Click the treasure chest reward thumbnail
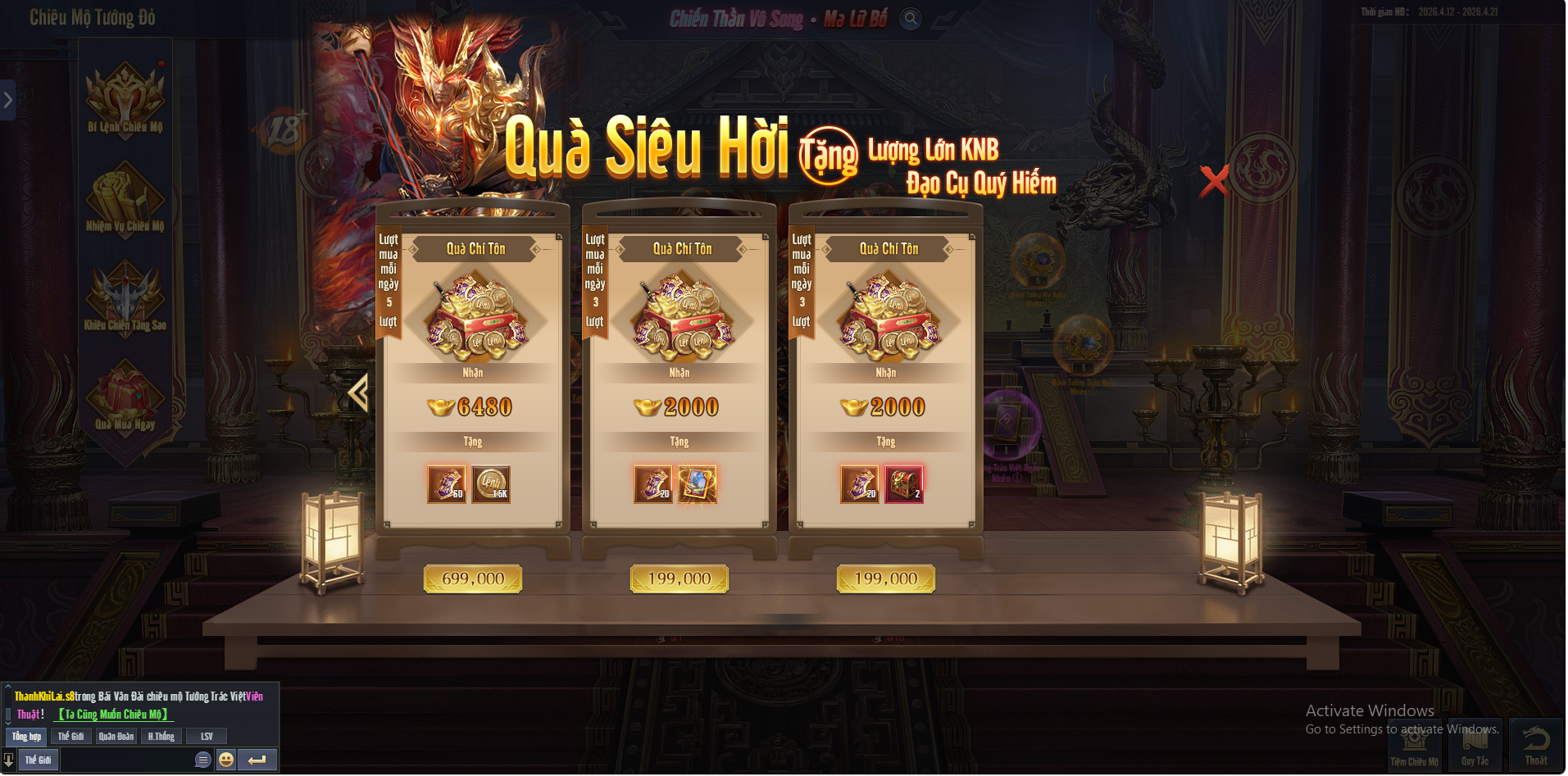This screenshot has height=776, width=1568. coord(905,483)
